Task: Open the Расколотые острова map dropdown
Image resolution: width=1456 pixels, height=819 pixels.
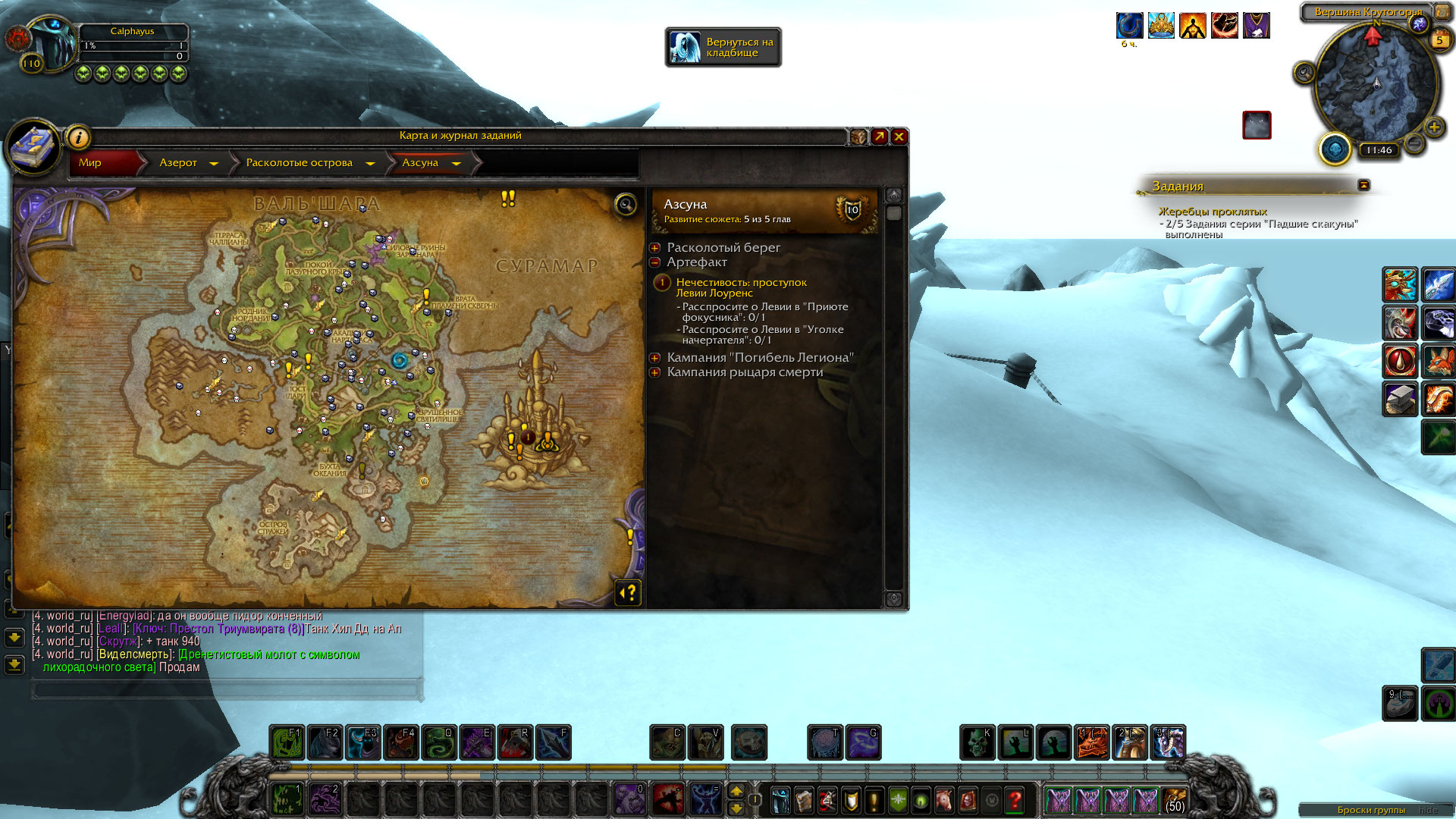Action: tap(370, 163)
